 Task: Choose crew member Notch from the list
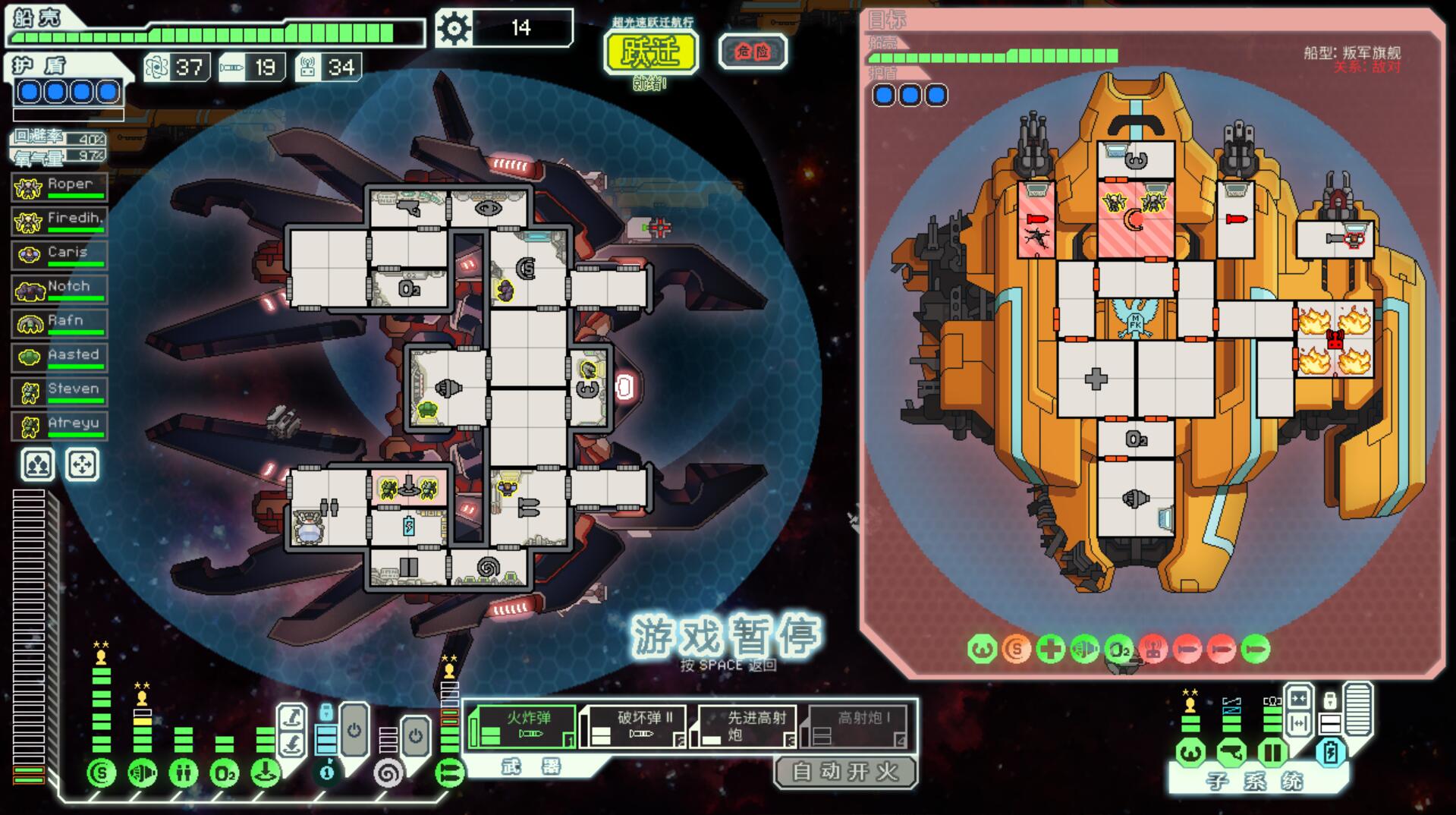(x=60, y=289)
